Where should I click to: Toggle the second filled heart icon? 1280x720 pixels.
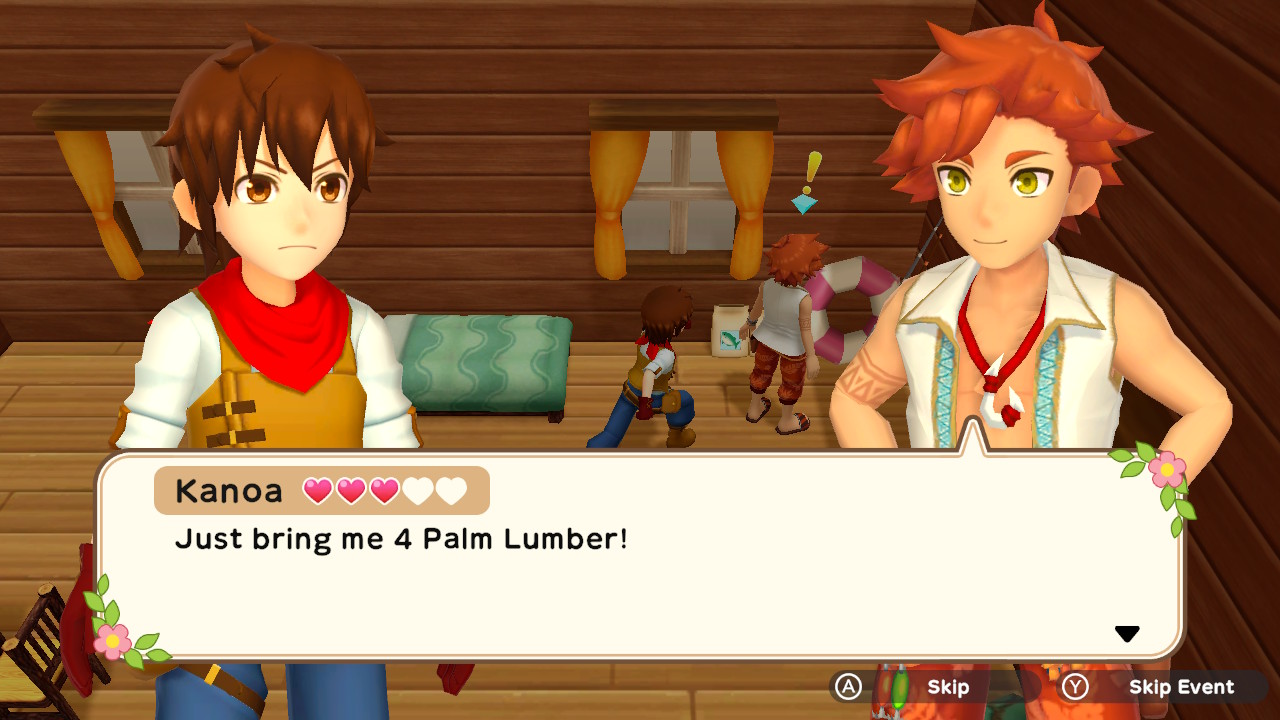click(x=352, y=490)
